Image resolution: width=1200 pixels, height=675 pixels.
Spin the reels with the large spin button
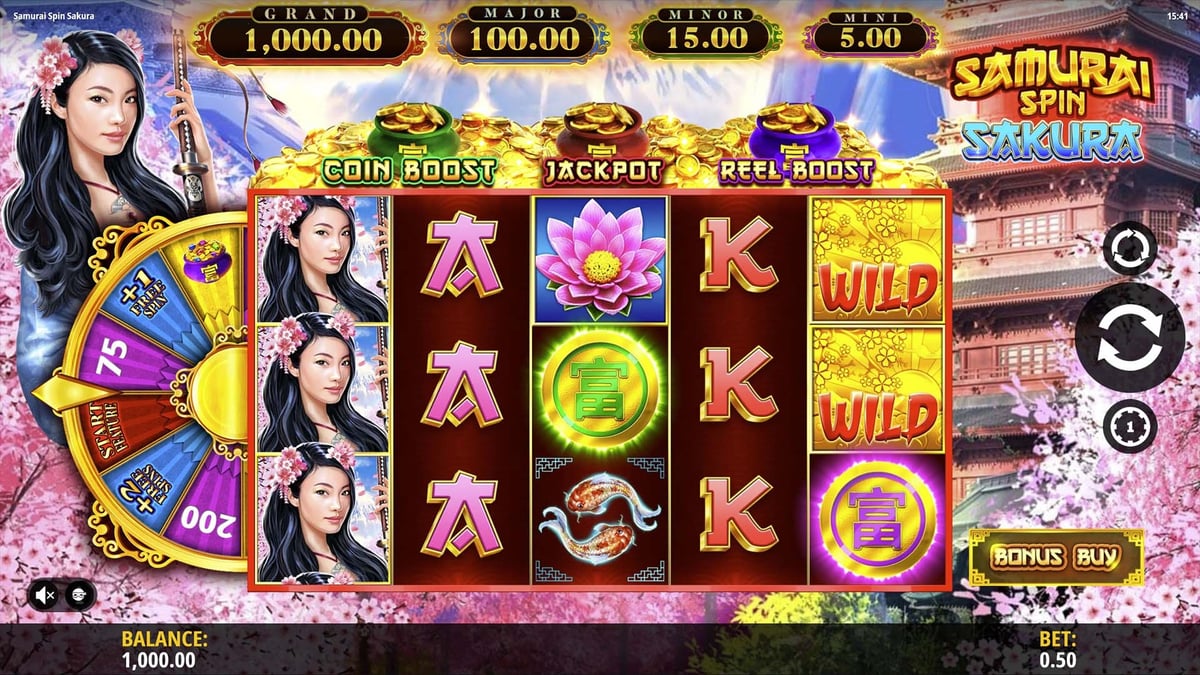pyautogui.click(x=1129, y=337)
